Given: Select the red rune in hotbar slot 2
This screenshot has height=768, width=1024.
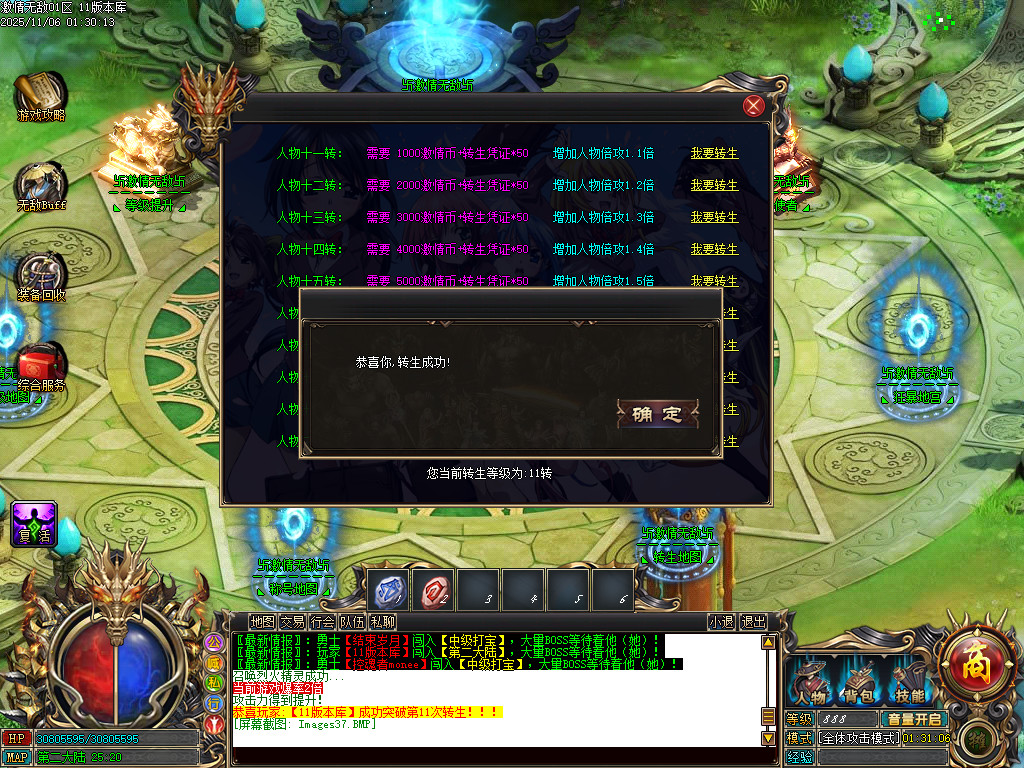Looking at the screenshot, I should click(x=434, y=590).
